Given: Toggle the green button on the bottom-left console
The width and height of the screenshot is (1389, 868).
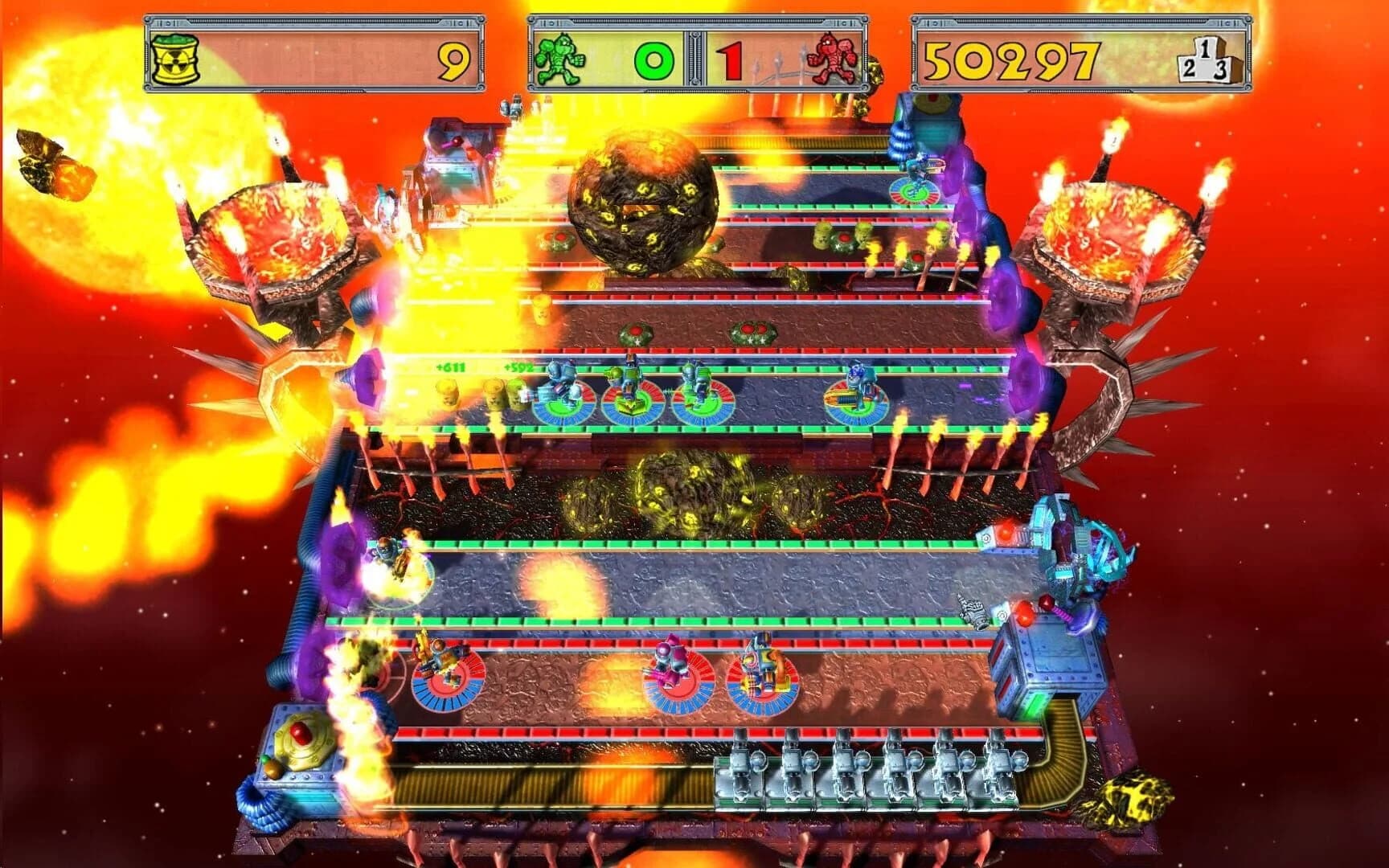Looking at the screenshot, I should (265, 759).
